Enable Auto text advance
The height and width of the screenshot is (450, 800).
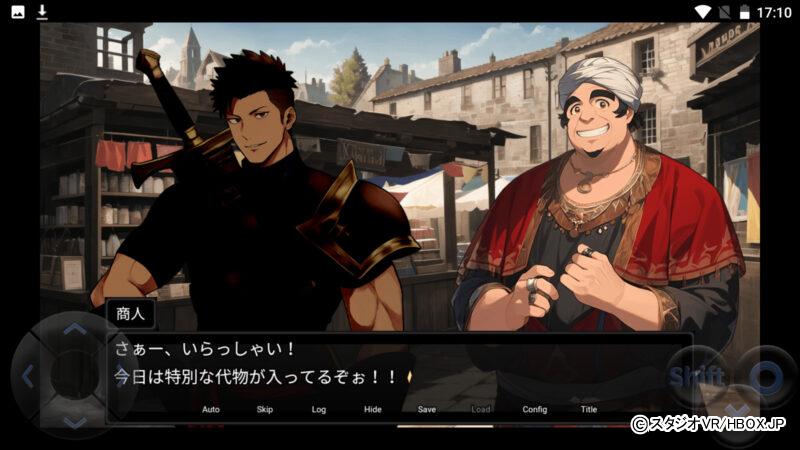pos(211,409)
